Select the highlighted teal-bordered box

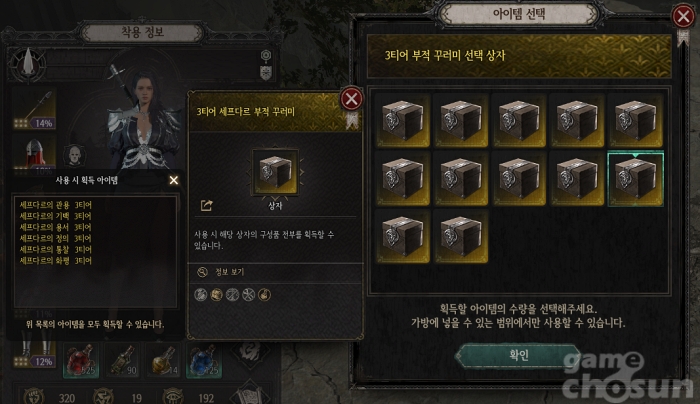pyautogui.click(x=635, y=178)
